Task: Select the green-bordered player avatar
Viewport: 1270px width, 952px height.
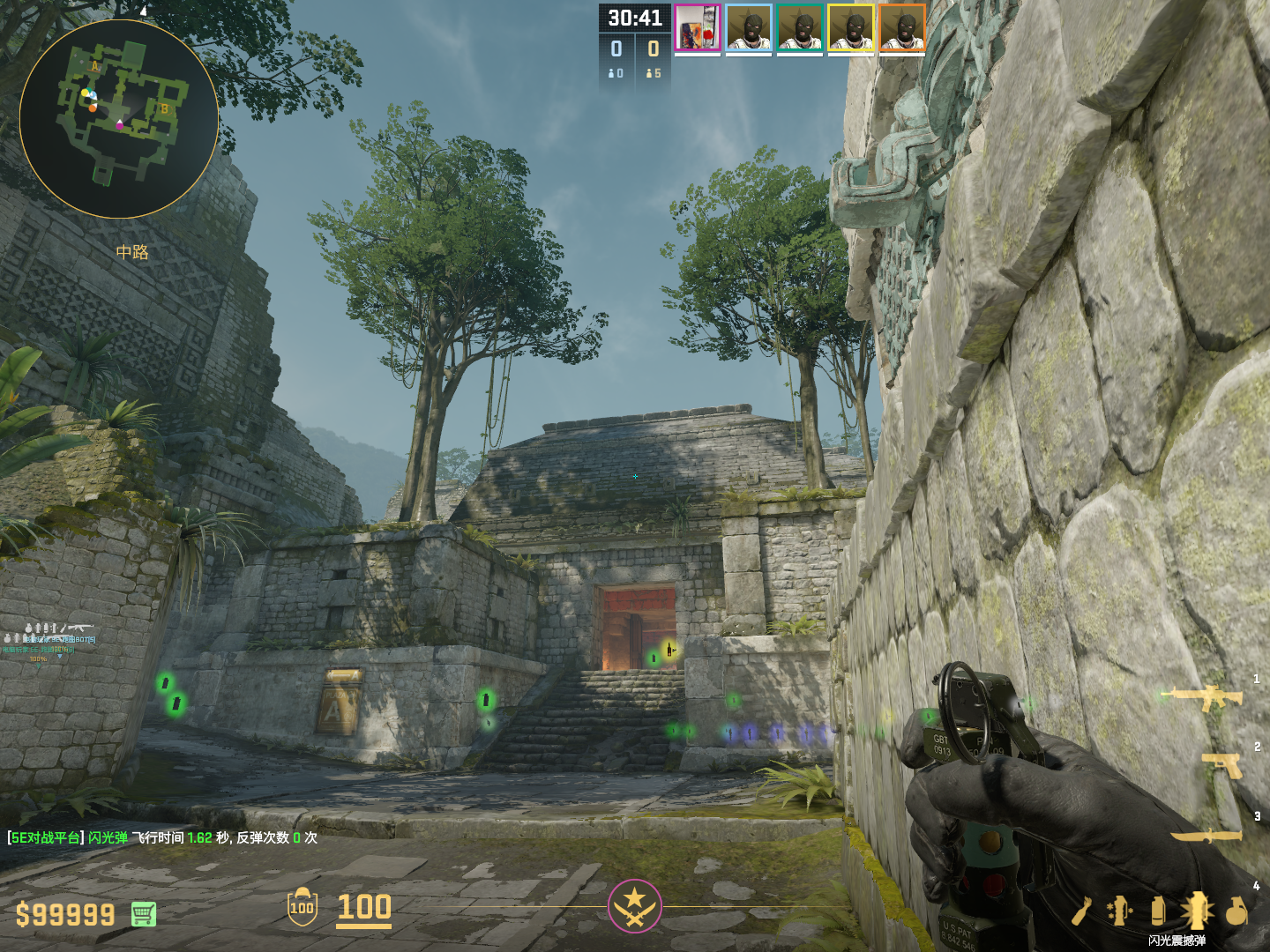Action: pyautogui.click(x=800, y=27)
